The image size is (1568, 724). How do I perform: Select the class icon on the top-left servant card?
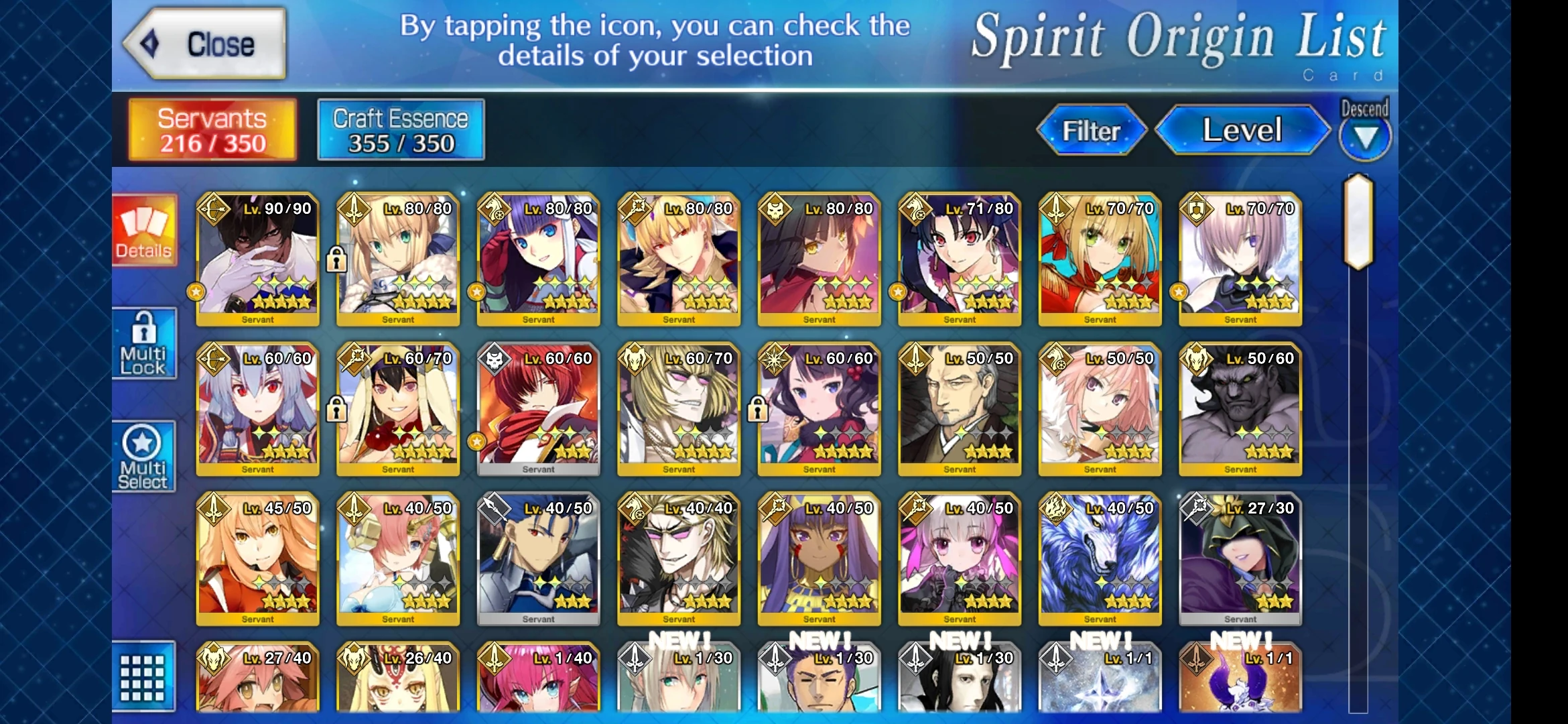click(214, 209)
